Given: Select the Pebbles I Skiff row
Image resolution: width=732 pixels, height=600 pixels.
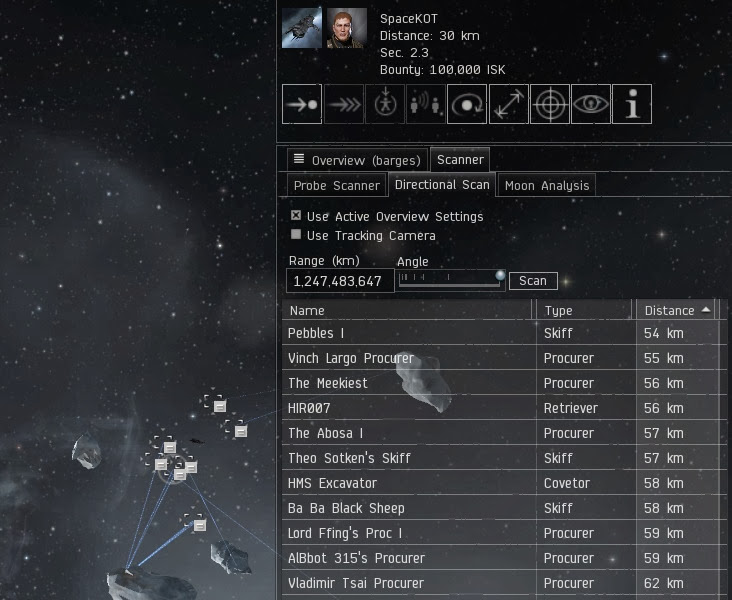Looking at the screenshot, I should click(x=408, y=333).
